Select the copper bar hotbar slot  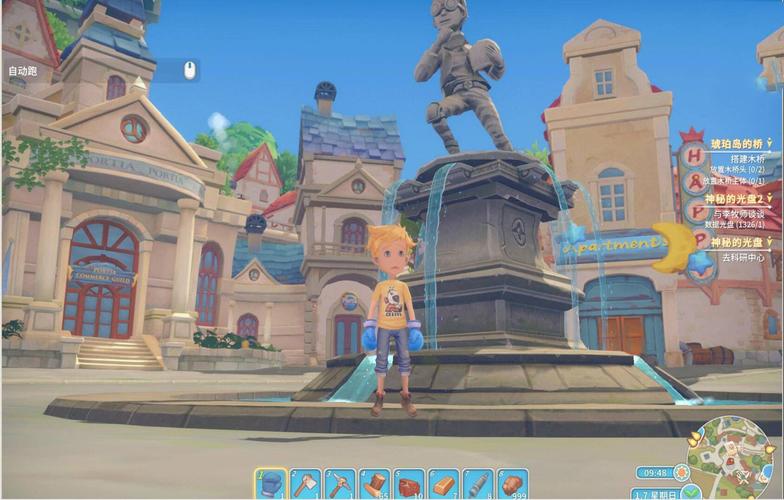[x=443, y=484]
